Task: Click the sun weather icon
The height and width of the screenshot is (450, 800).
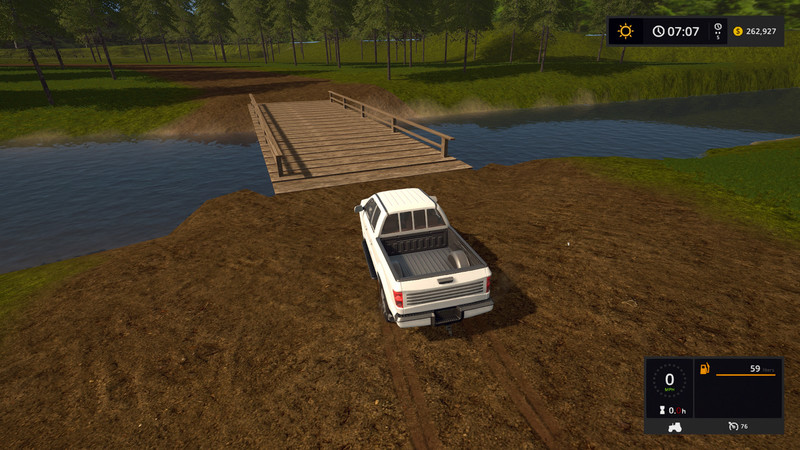Action: point(626,31)
